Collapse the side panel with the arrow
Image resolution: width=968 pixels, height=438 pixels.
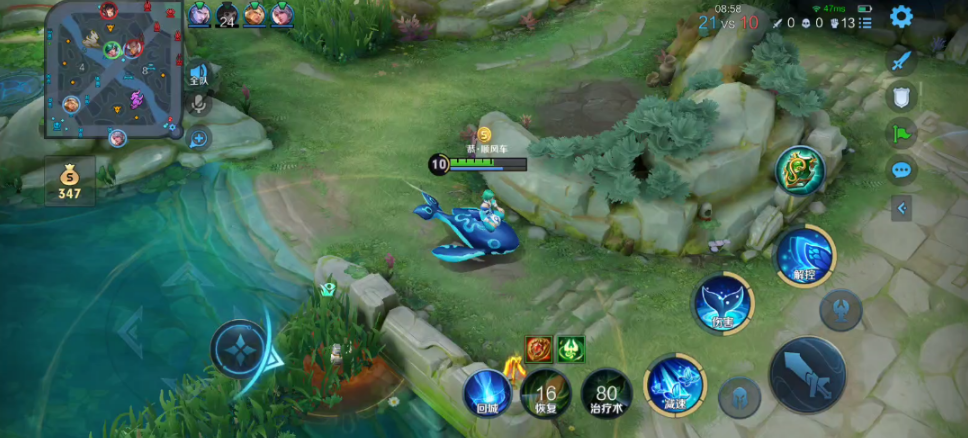(x=902, y=208)
